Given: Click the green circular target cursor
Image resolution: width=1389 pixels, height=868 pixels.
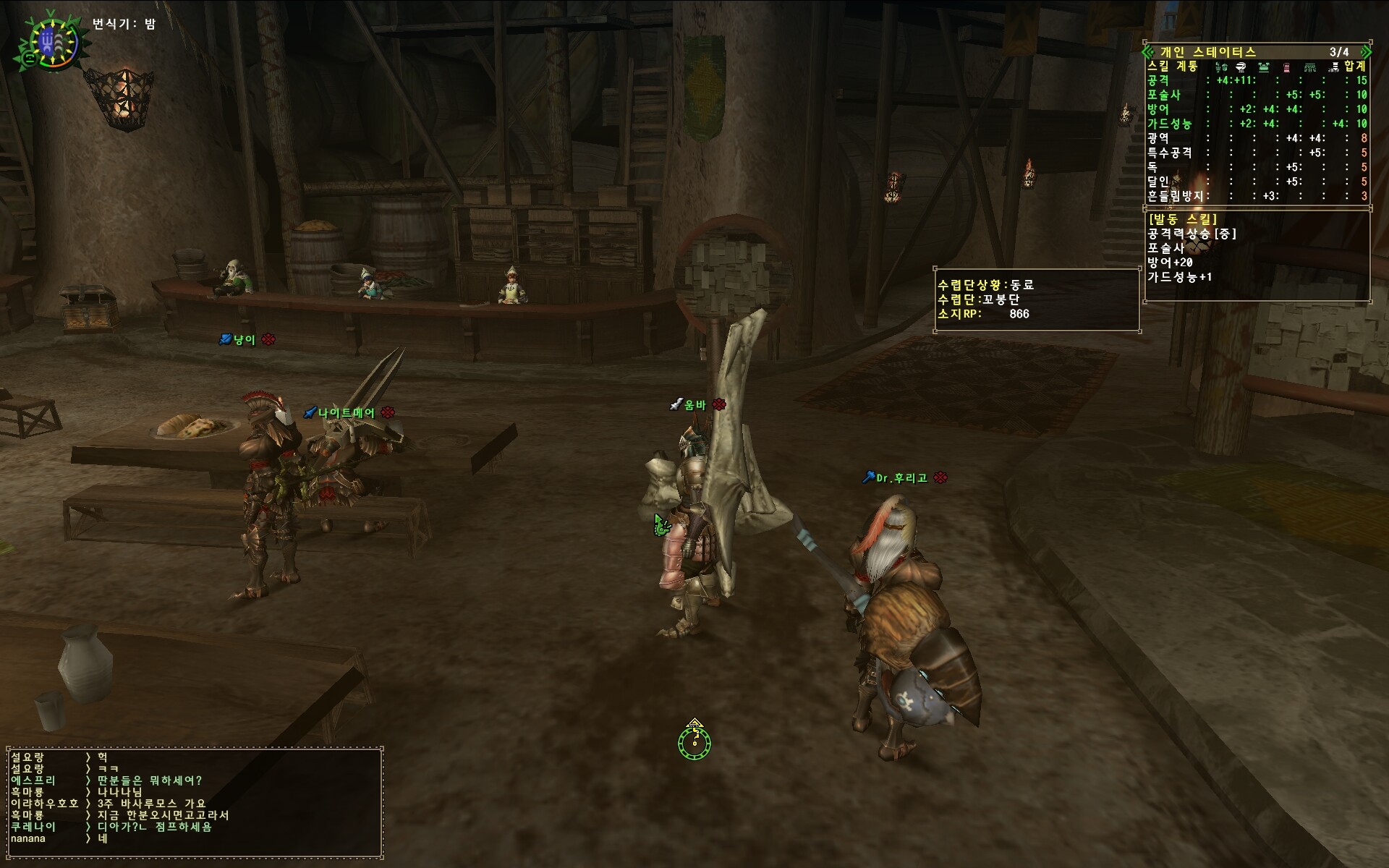Looking at the screenshot, I should click(694, 741).
